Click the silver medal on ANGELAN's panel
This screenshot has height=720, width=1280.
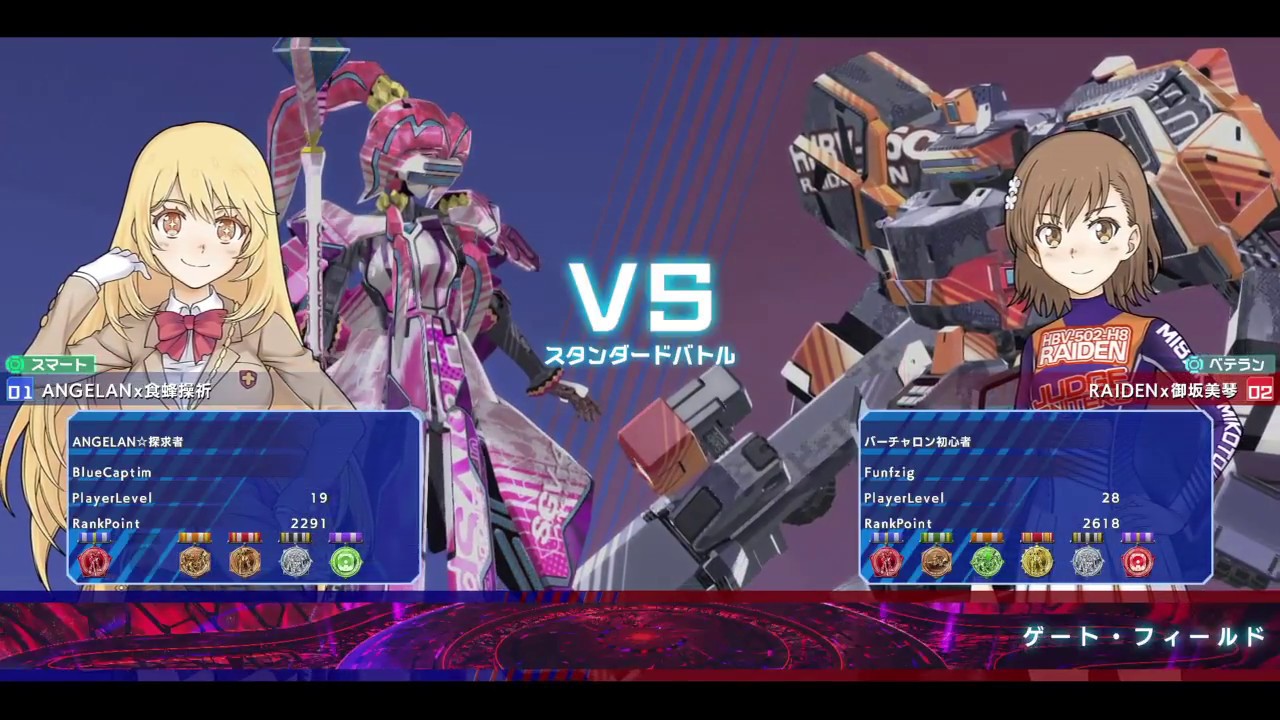click(295, 562)
